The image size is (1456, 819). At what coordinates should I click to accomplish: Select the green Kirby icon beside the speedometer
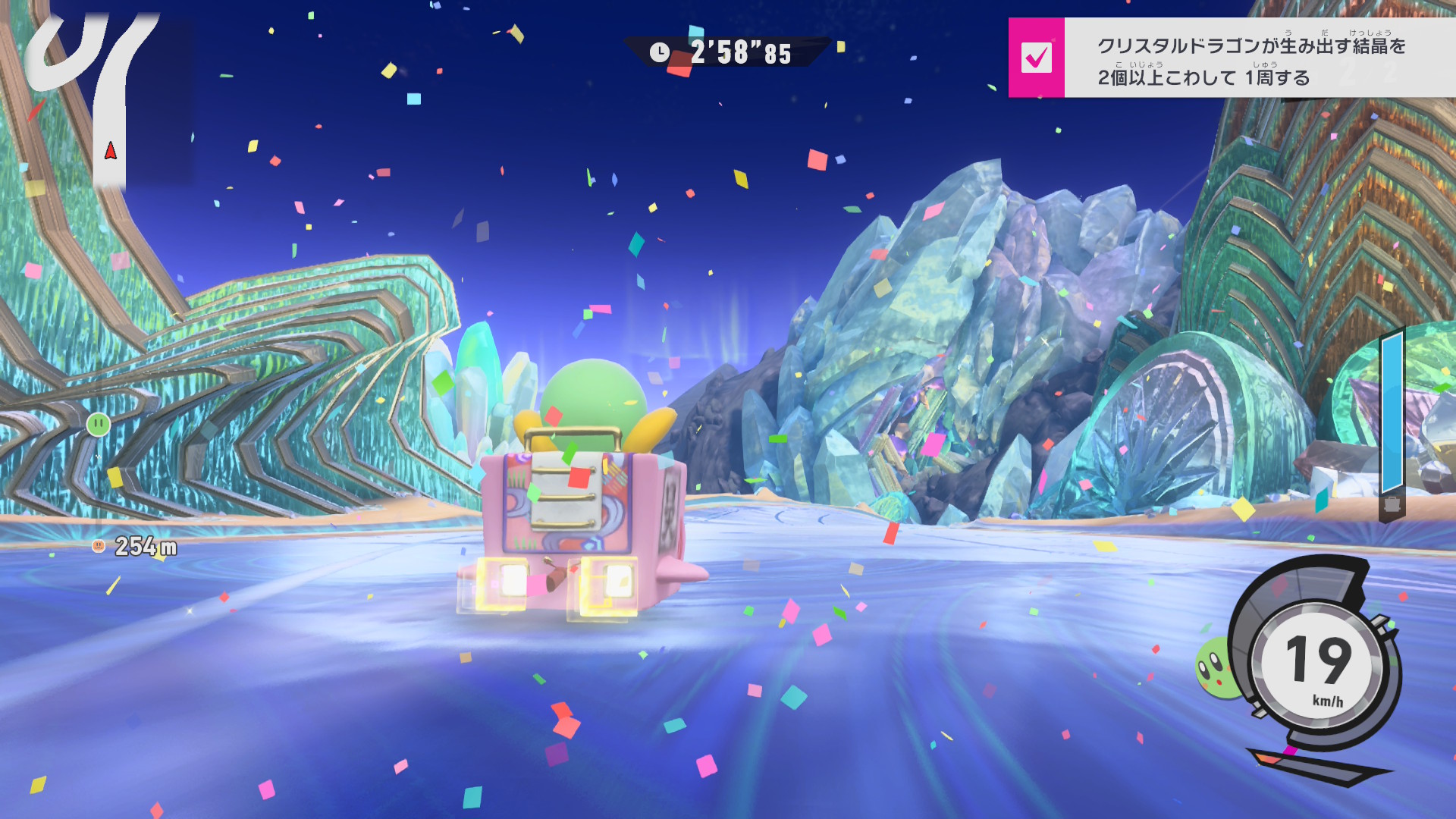[1214, 667]
